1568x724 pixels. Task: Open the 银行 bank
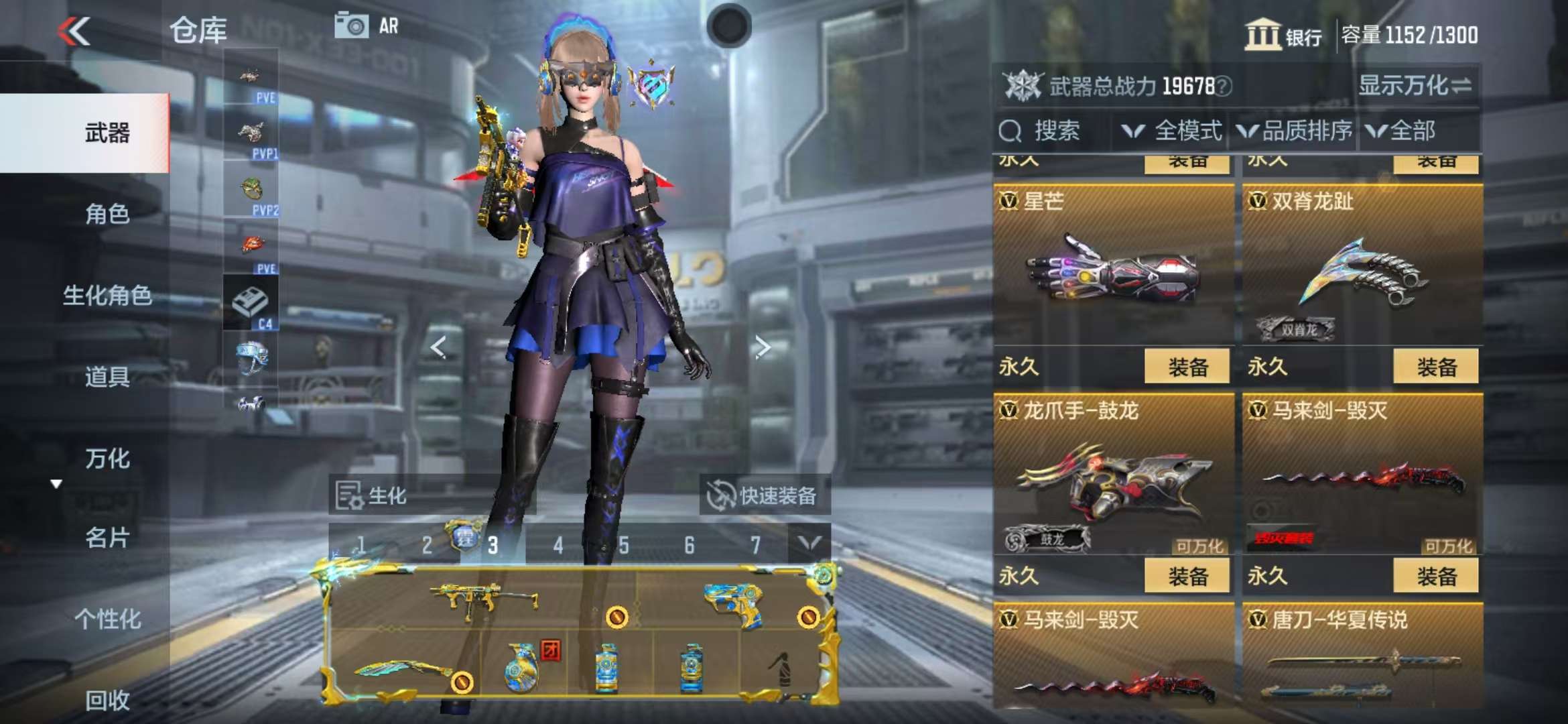pyautogui.click(x=1283, y=35)
